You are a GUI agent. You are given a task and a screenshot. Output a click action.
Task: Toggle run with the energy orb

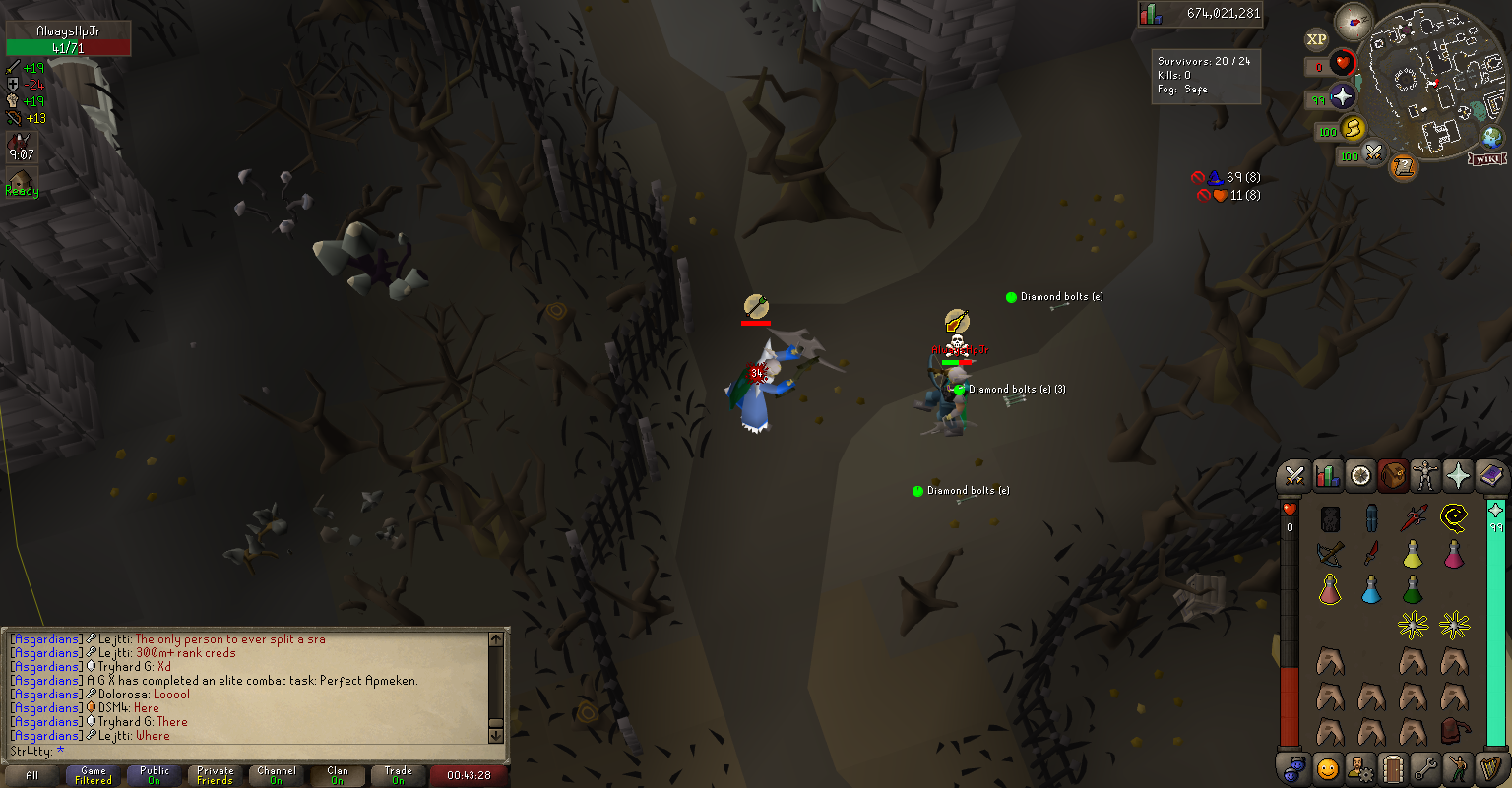coord(1353,128)
